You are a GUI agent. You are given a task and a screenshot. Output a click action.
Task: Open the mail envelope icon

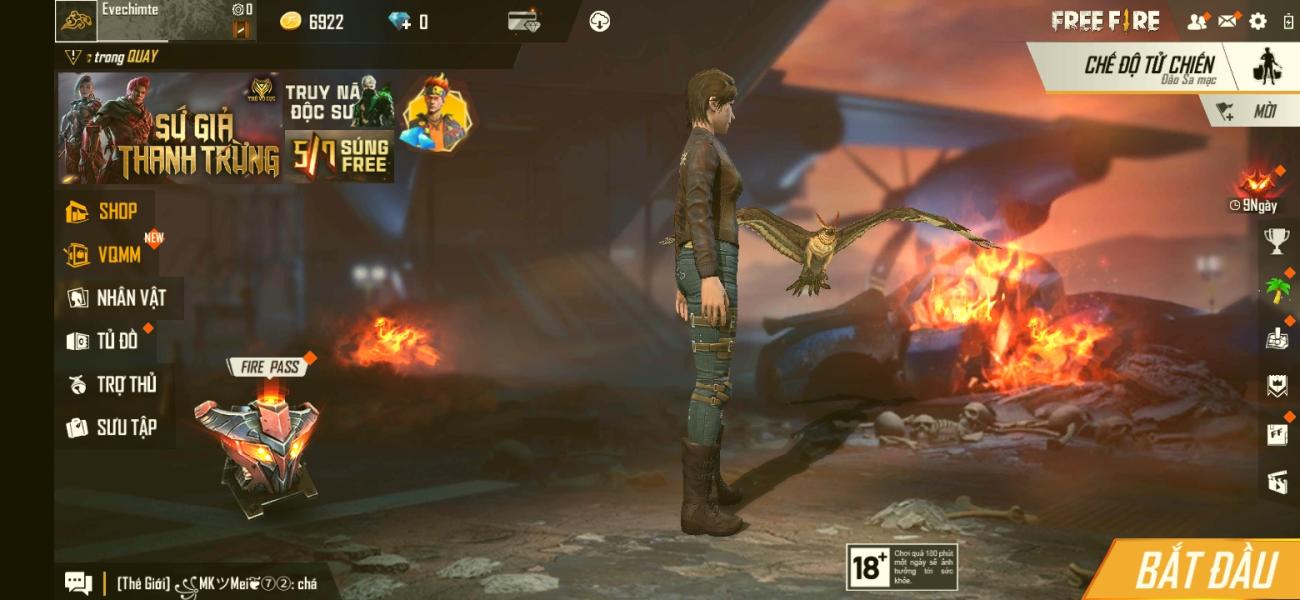(x=1227, y=21)
